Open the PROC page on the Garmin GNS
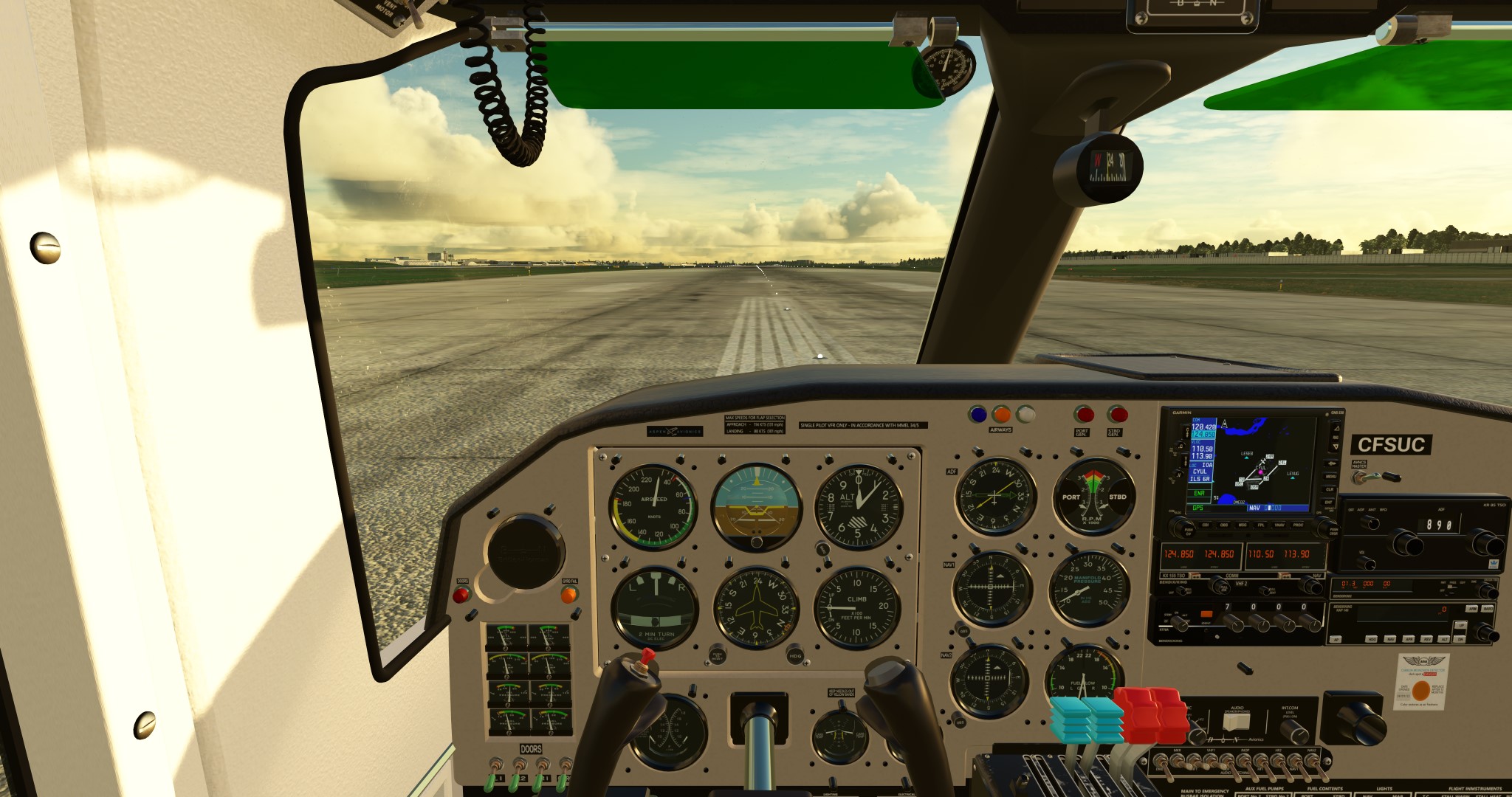The width and height of the screenshot is (1512, 797). (1298, 525)
